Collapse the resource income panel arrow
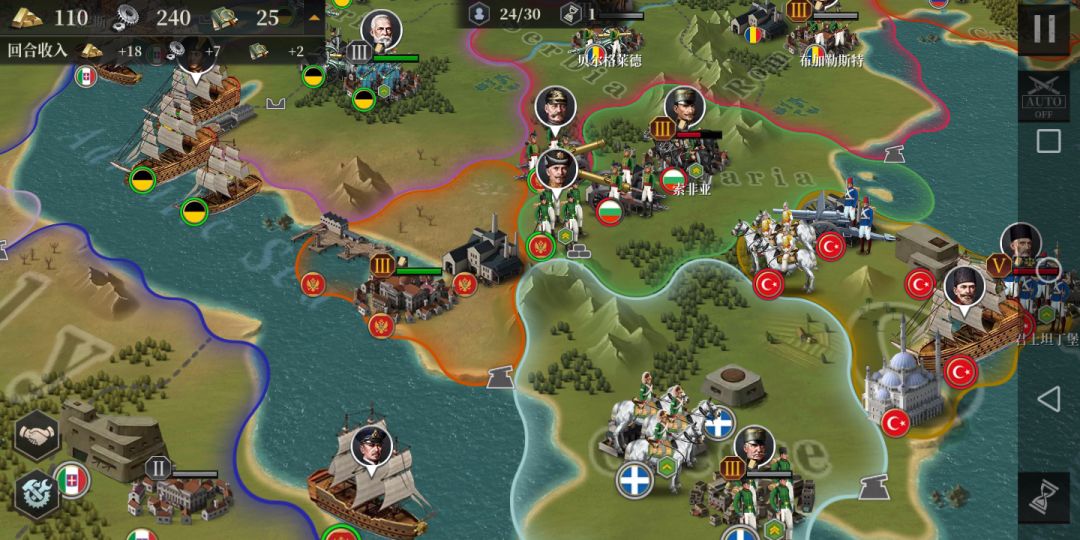The height and width of the screenshot is (540, 1080). coord(315,17)
